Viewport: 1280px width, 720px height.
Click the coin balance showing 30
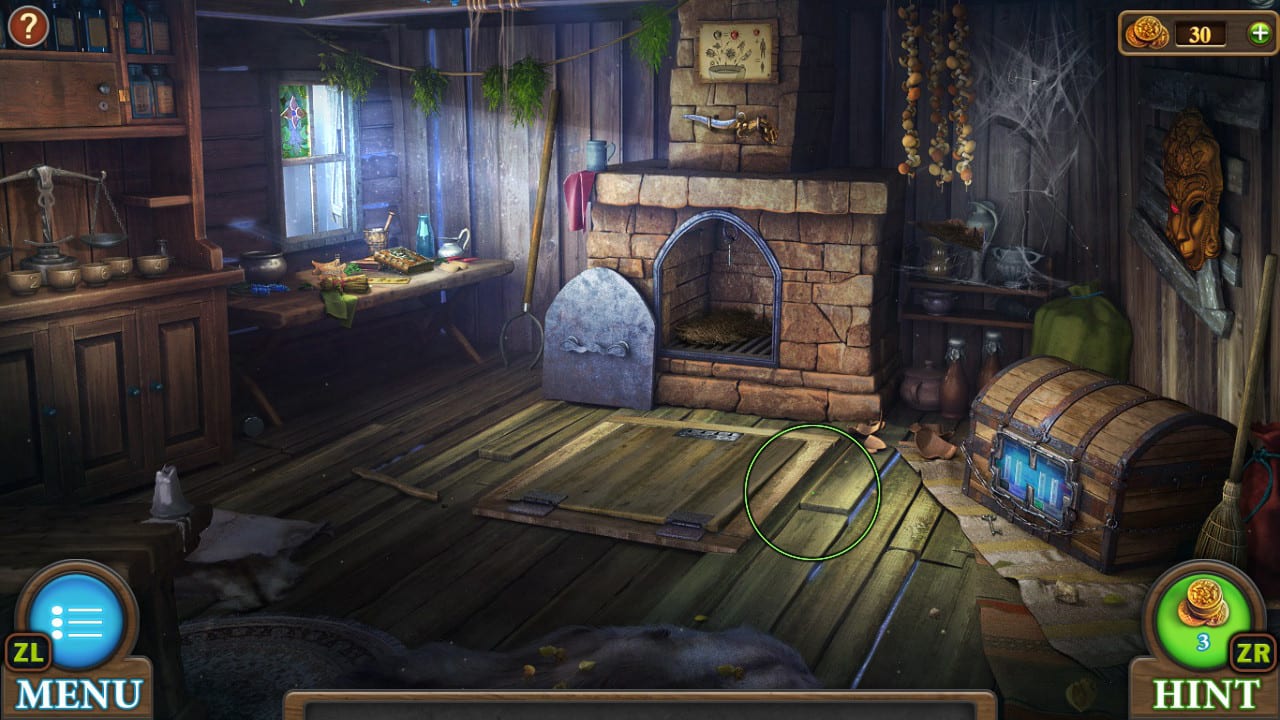click(x=1202, y=33)
